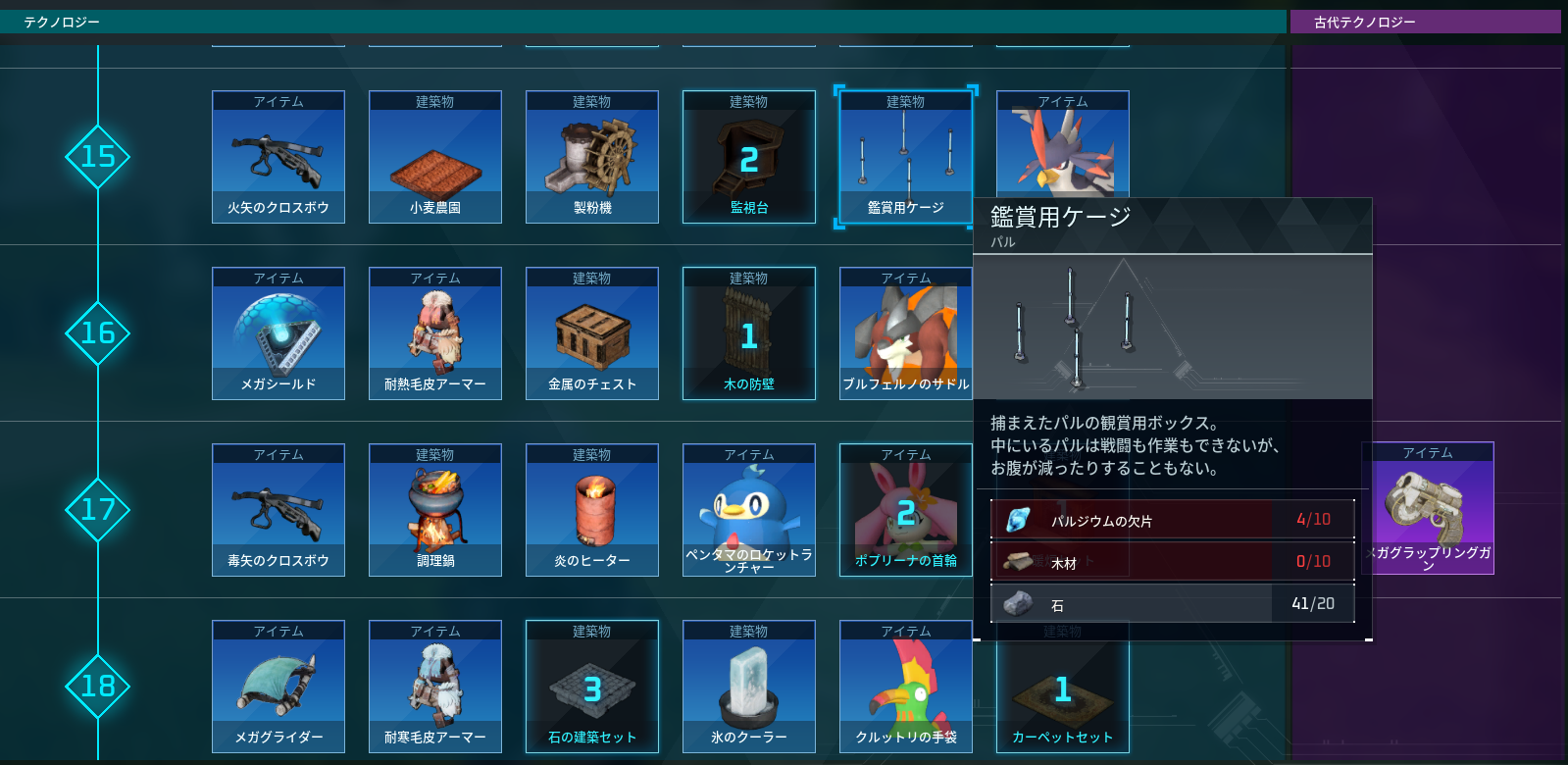This screenshot has width=1568, height=765.
Task: Click the level 17 node marker
Action: pos(97,510)
